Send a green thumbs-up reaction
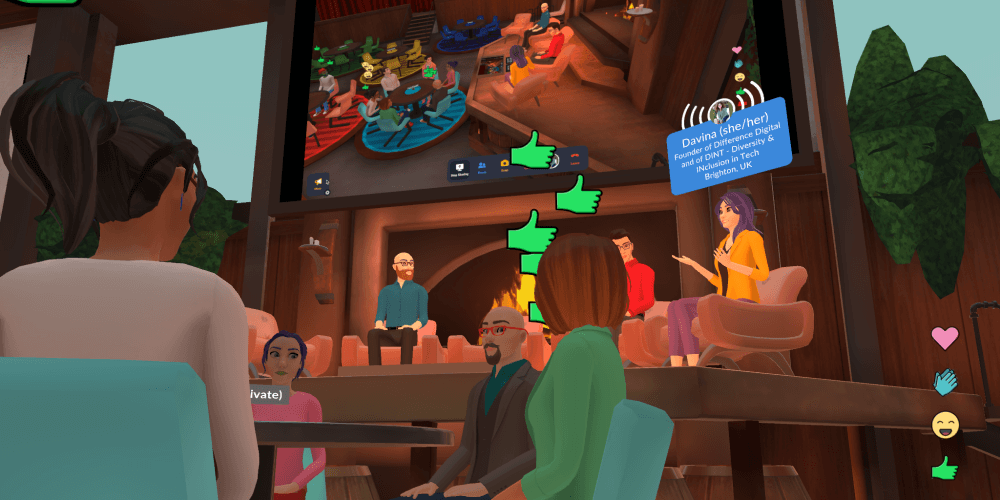 (944, 467)
